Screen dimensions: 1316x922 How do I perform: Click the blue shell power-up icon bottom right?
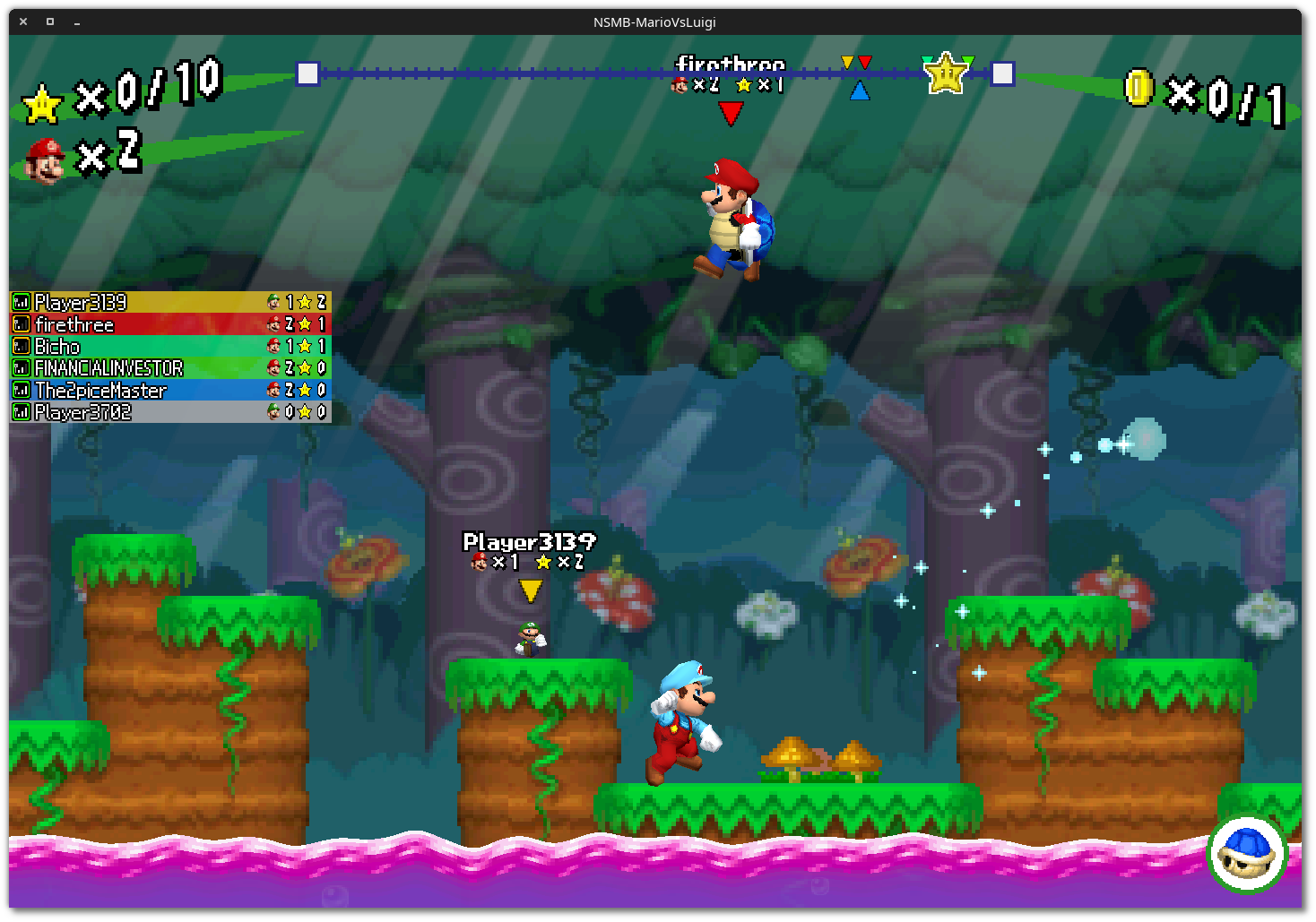(x=1247, y=852)
